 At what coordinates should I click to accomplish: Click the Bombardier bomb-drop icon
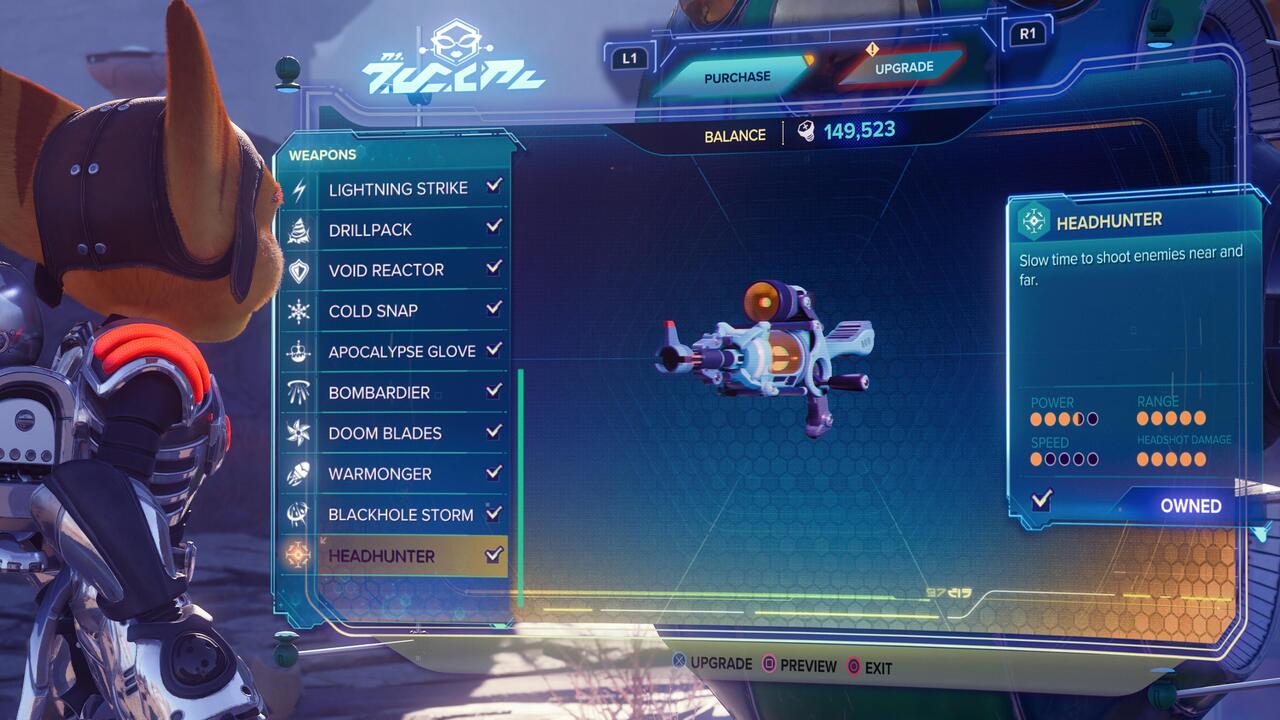tap(300, 392)
